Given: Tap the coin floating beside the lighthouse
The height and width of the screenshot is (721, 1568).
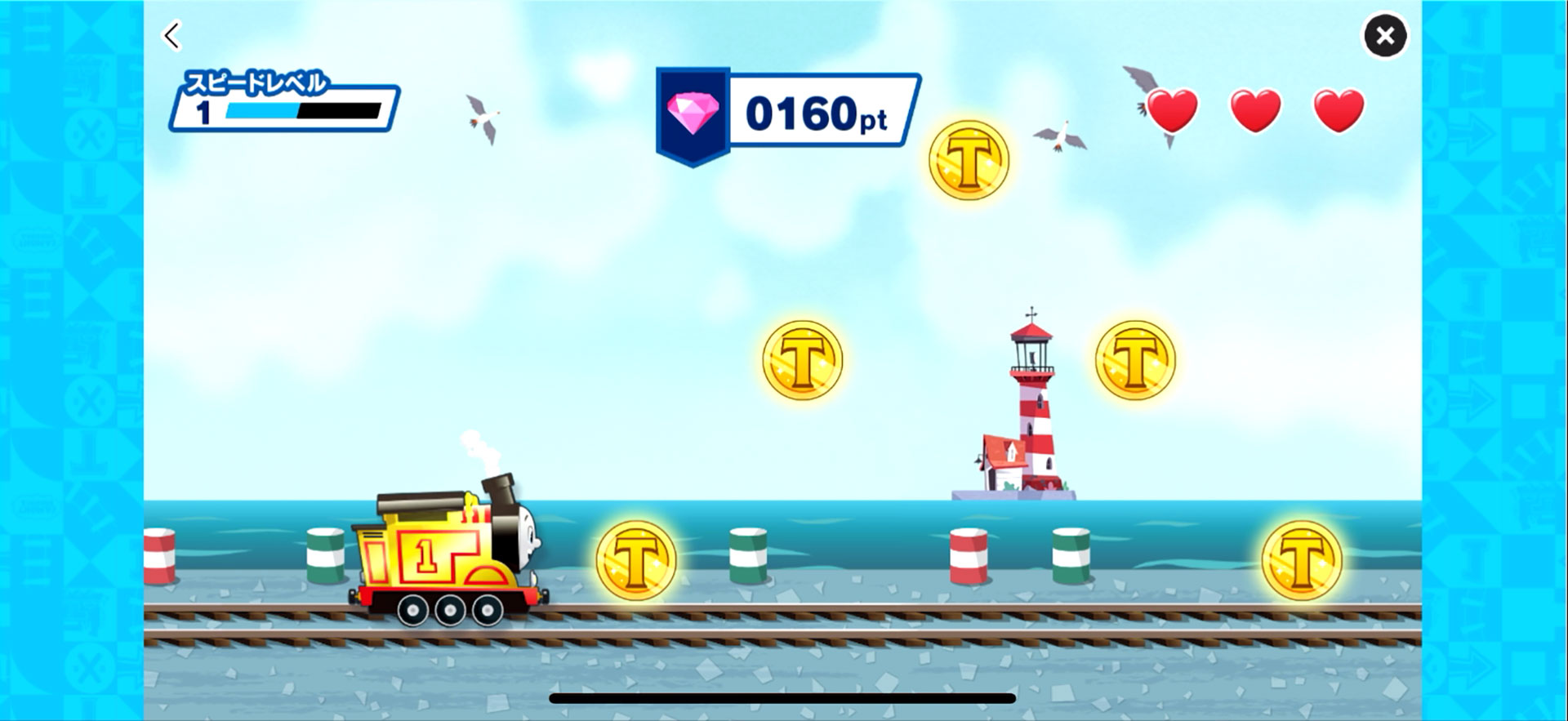Looking at the screenshot, I should click(1135, 359).
